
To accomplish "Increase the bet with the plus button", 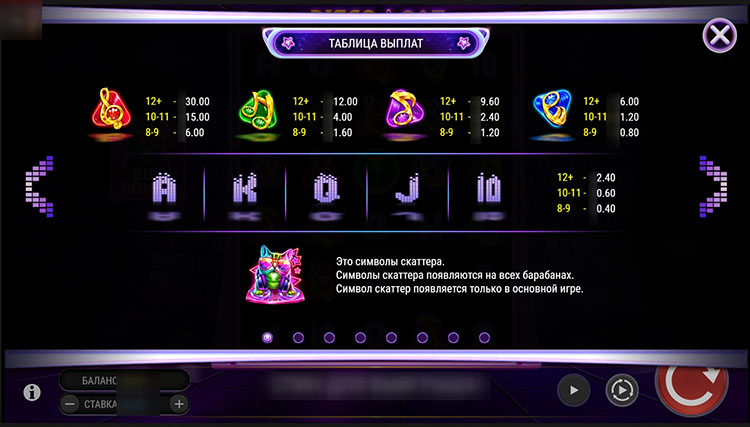I will (x=178, y=404).
